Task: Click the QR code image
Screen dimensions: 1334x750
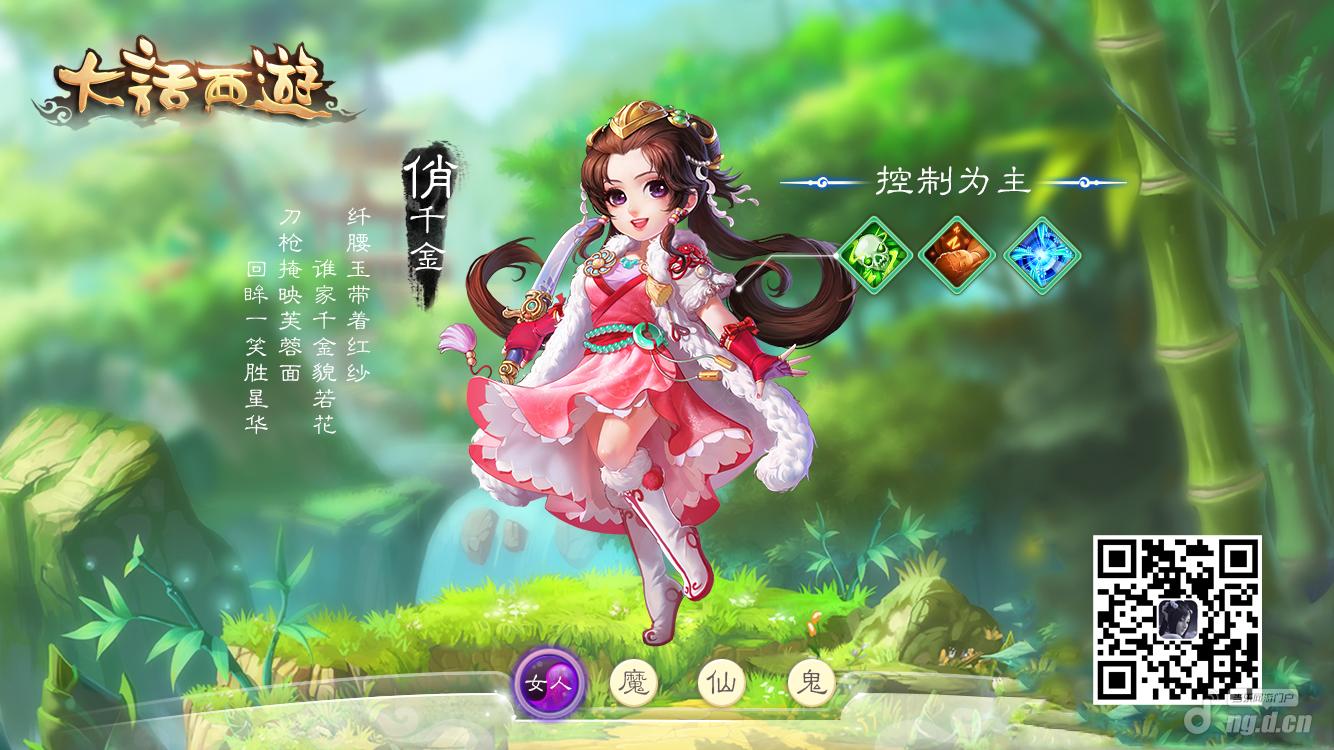Action: click(x=1176, y=620)
